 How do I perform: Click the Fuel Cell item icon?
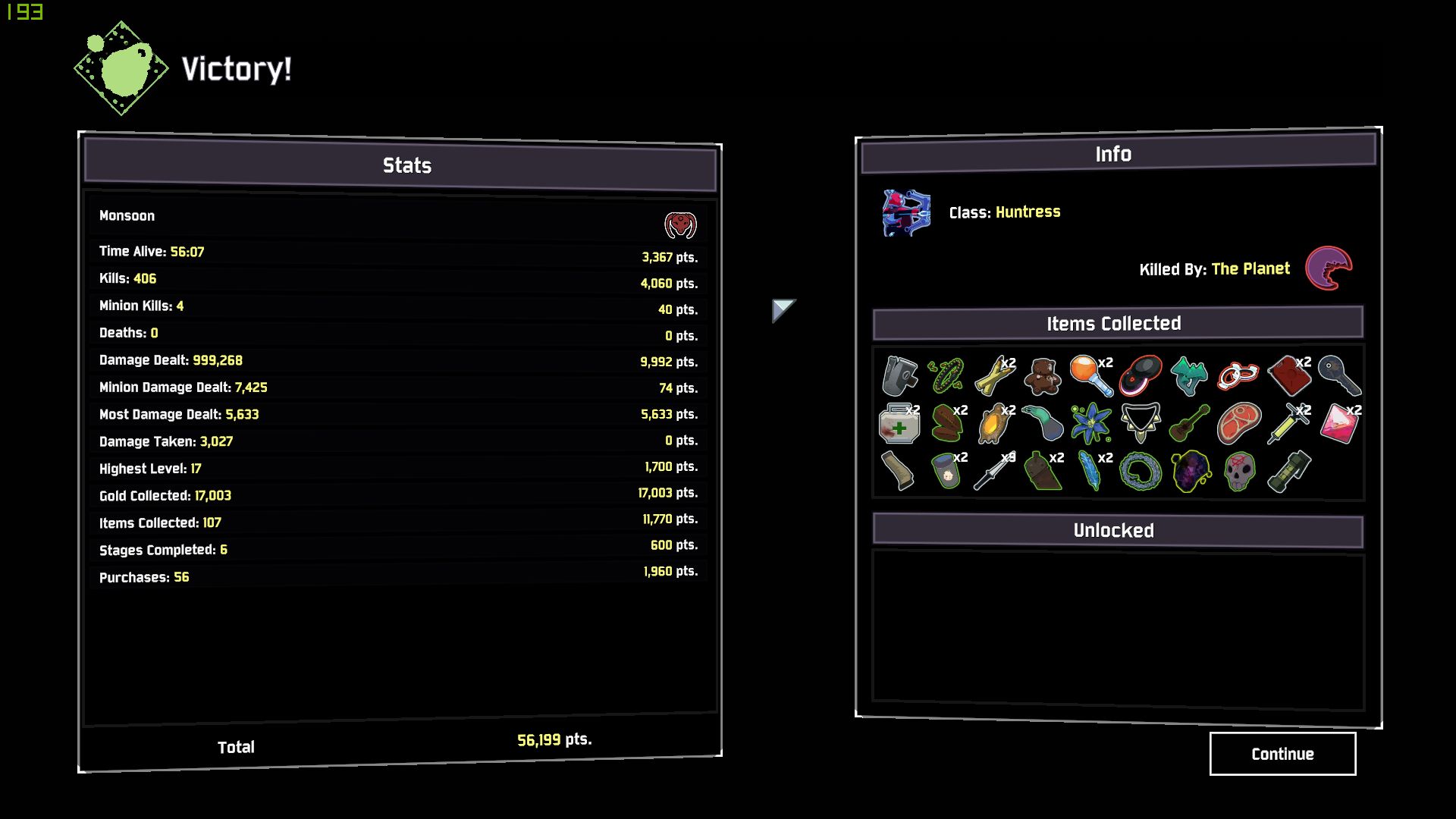[1289, 470]
